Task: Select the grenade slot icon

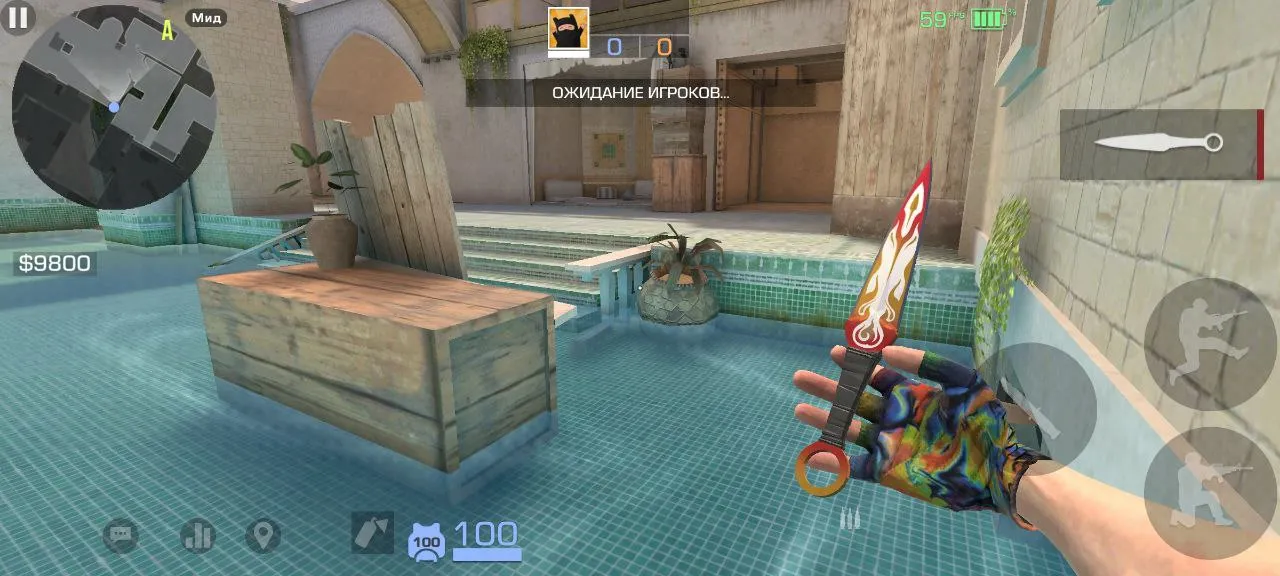Action: 372,533
